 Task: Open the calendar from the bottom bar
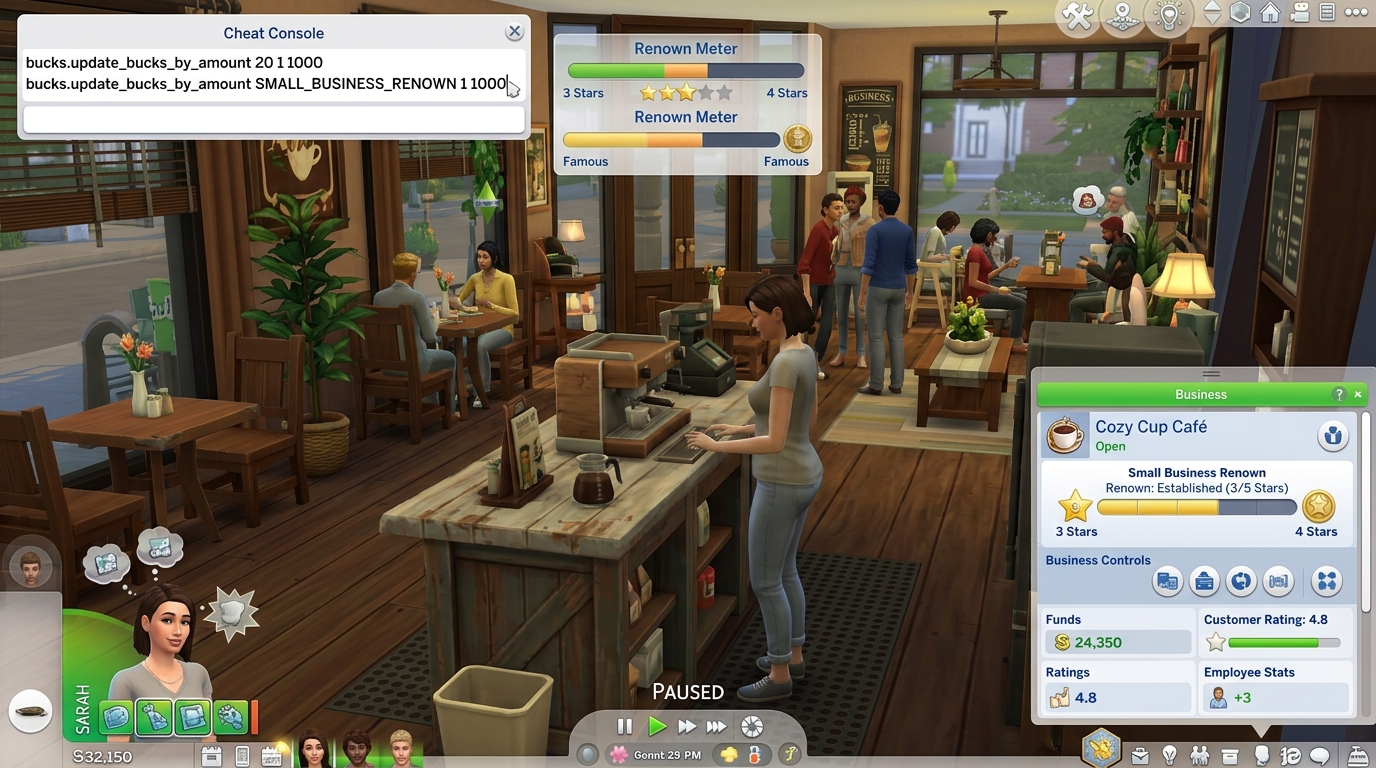271,755
